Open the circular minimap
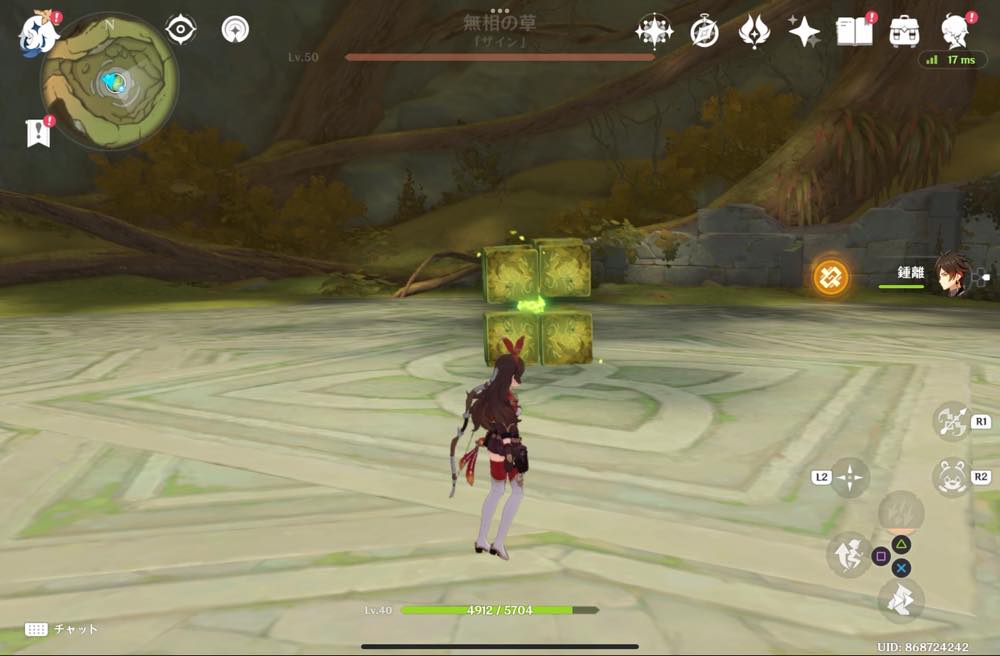Screen dimensions: 1000x656 pyautogui.click(x=110, y=80)
